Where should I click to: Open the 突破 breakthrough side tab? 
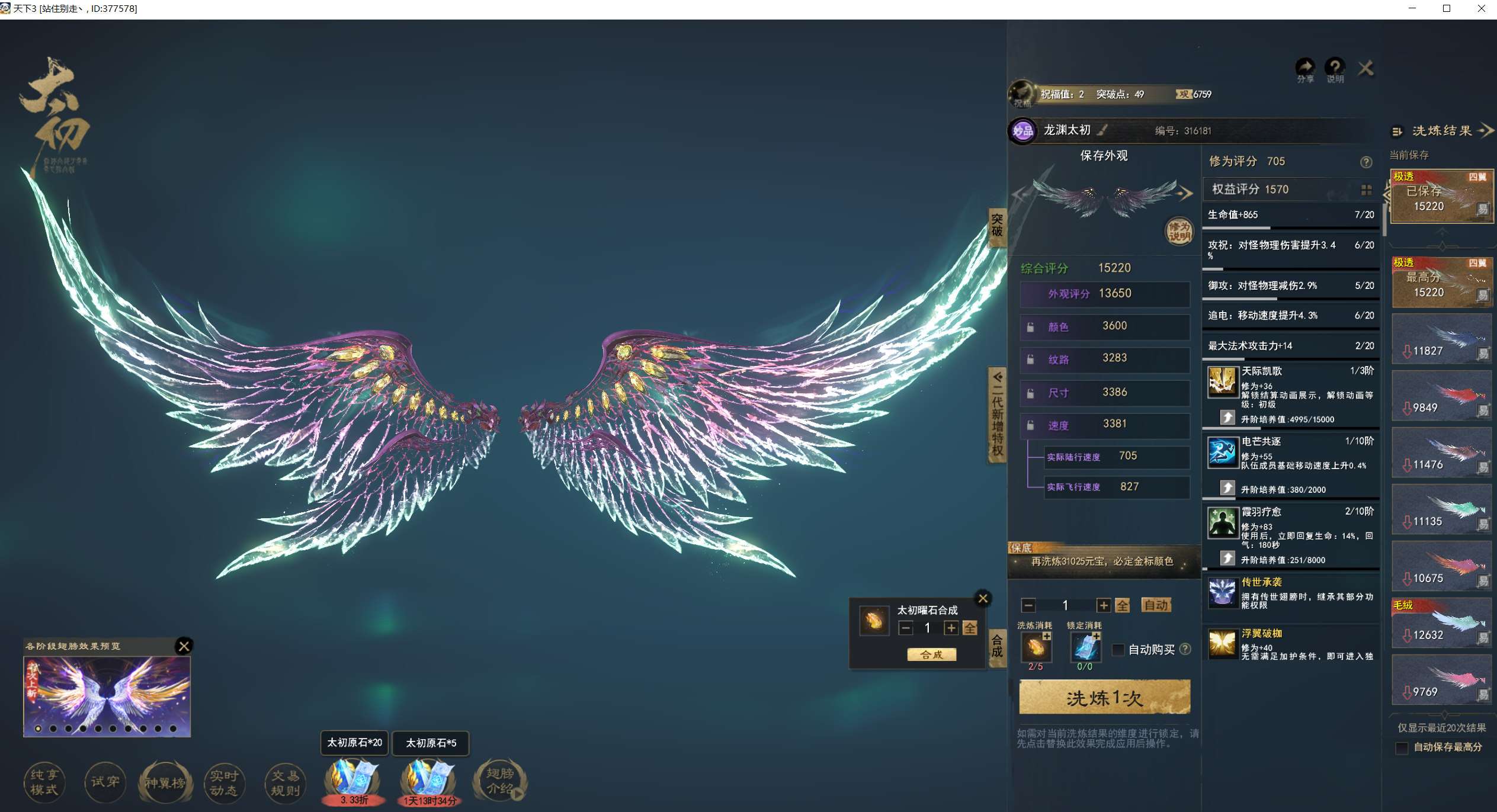coord(997,225)
